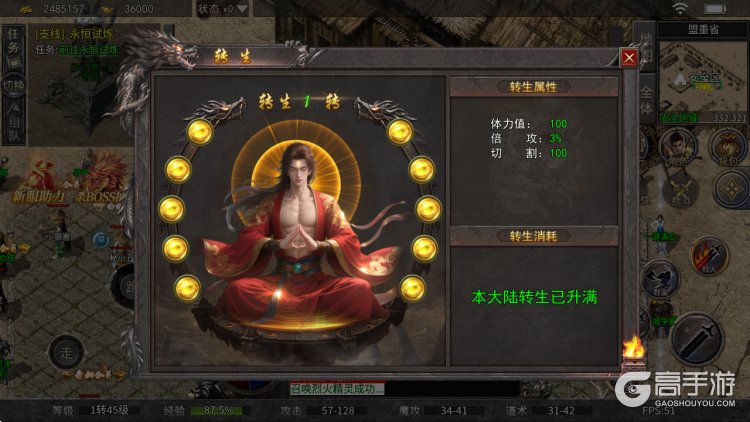Open the 任务 task tab
Viewport: 750px width, 422px height.
click(13, 44)
